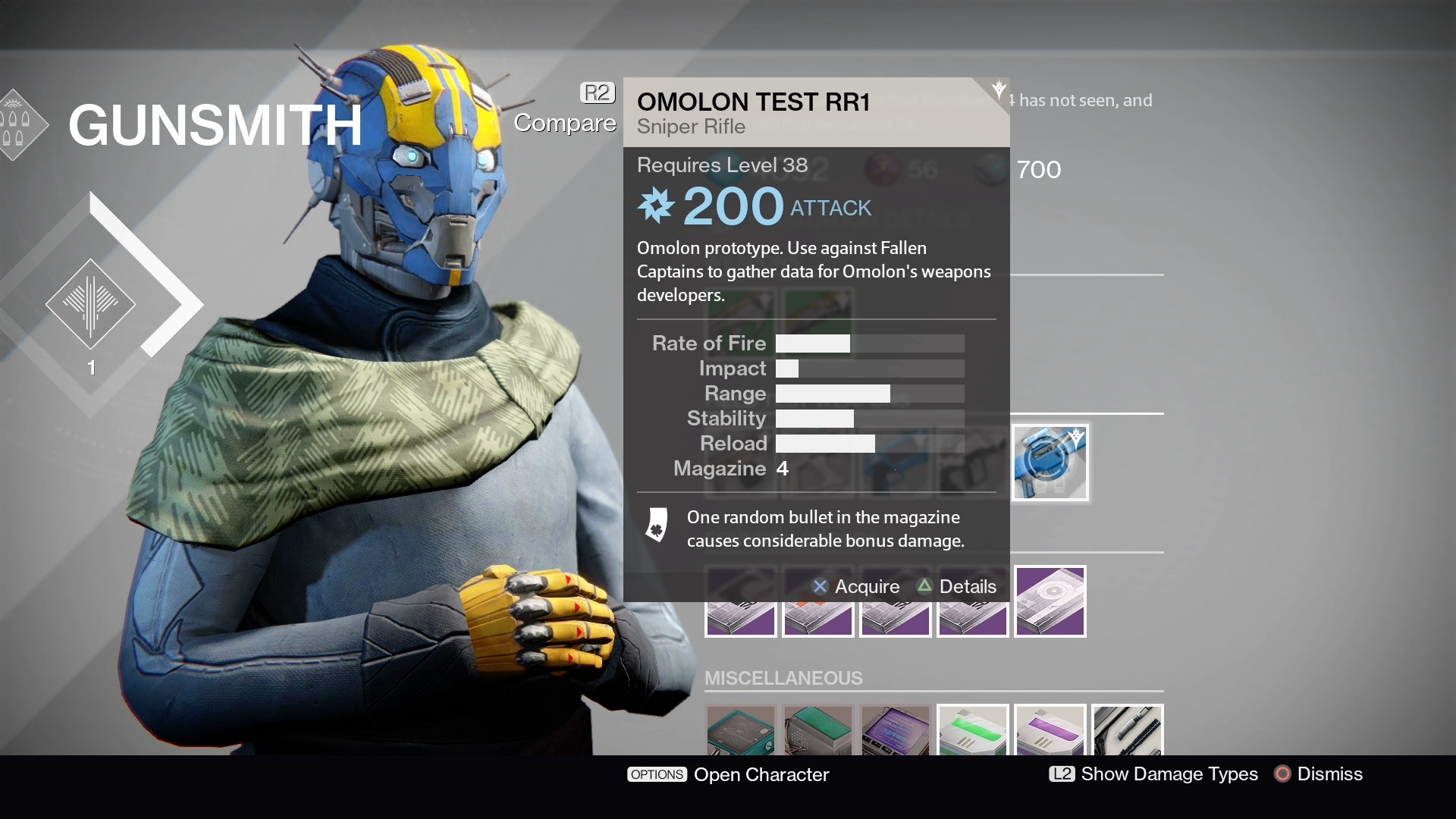
Task: Select the black weapon parts kit item
Action: pyautogui.click(x=1128, y=730)
